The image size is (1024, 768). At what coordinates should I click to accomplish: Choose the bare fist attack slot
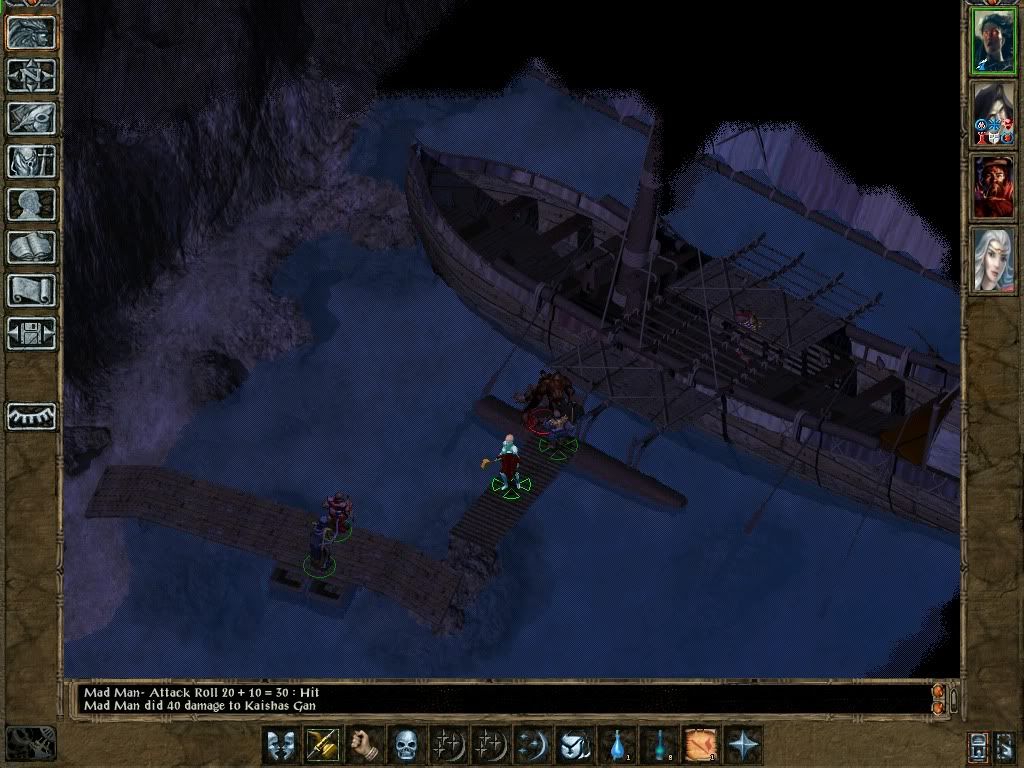(364, 745)
